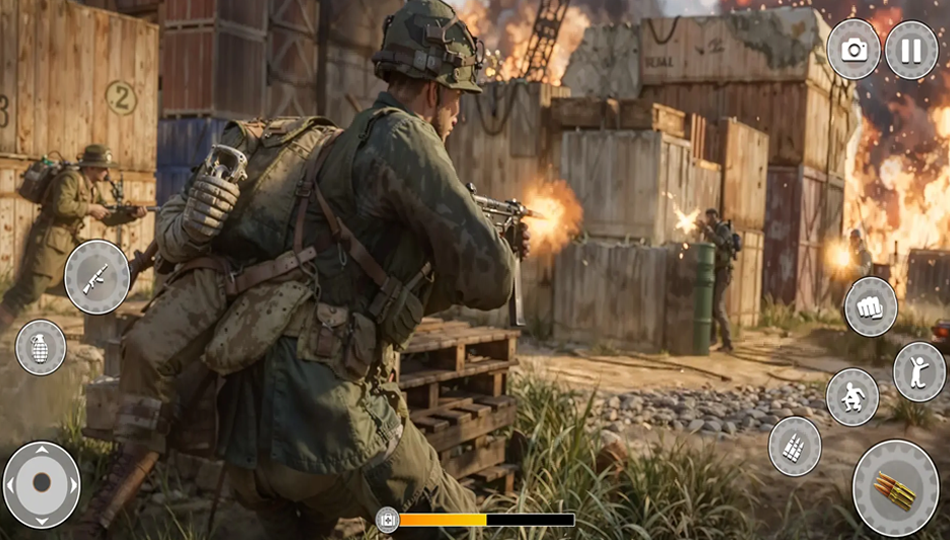Make the soldier jump
Viewport: 950px width, 540px height.
(x=919, y=371)
